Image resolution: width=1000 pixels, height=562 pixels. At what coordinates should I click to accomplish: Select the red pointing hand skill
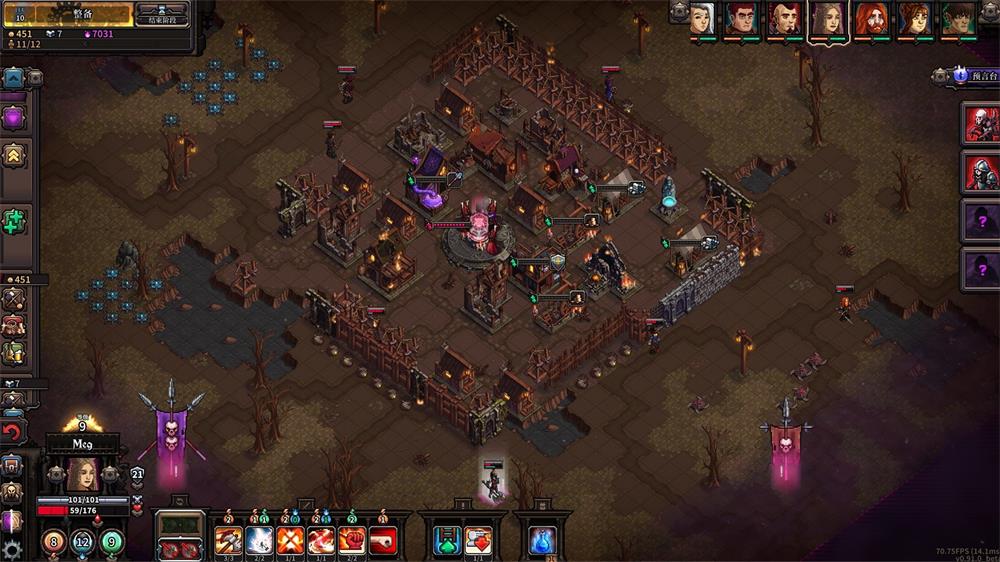pyautogui.click(x=383, y=541)
